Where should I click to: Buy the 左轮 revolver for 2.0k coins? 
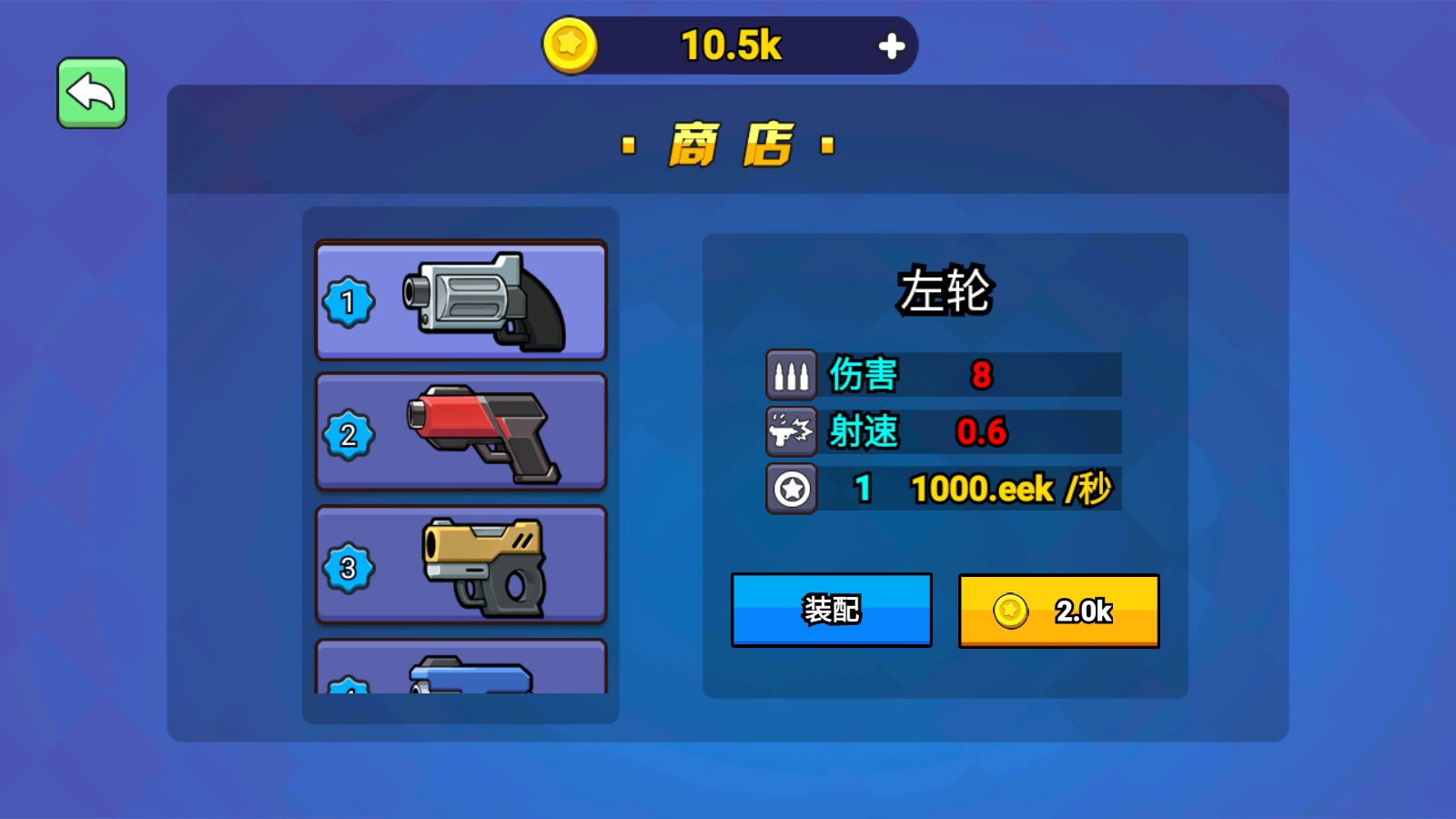1057,611
